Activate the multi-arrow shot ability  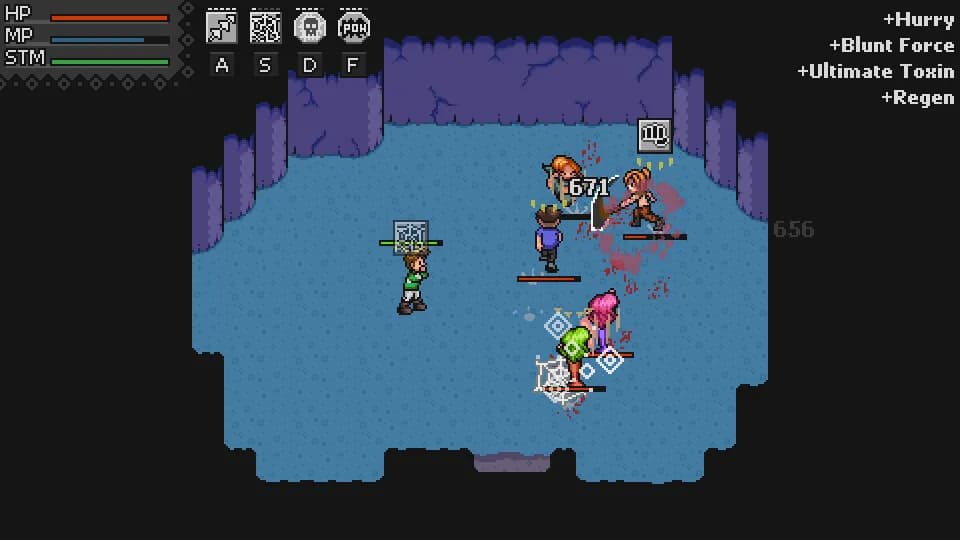pyautogui.click(x=221, y=27)
